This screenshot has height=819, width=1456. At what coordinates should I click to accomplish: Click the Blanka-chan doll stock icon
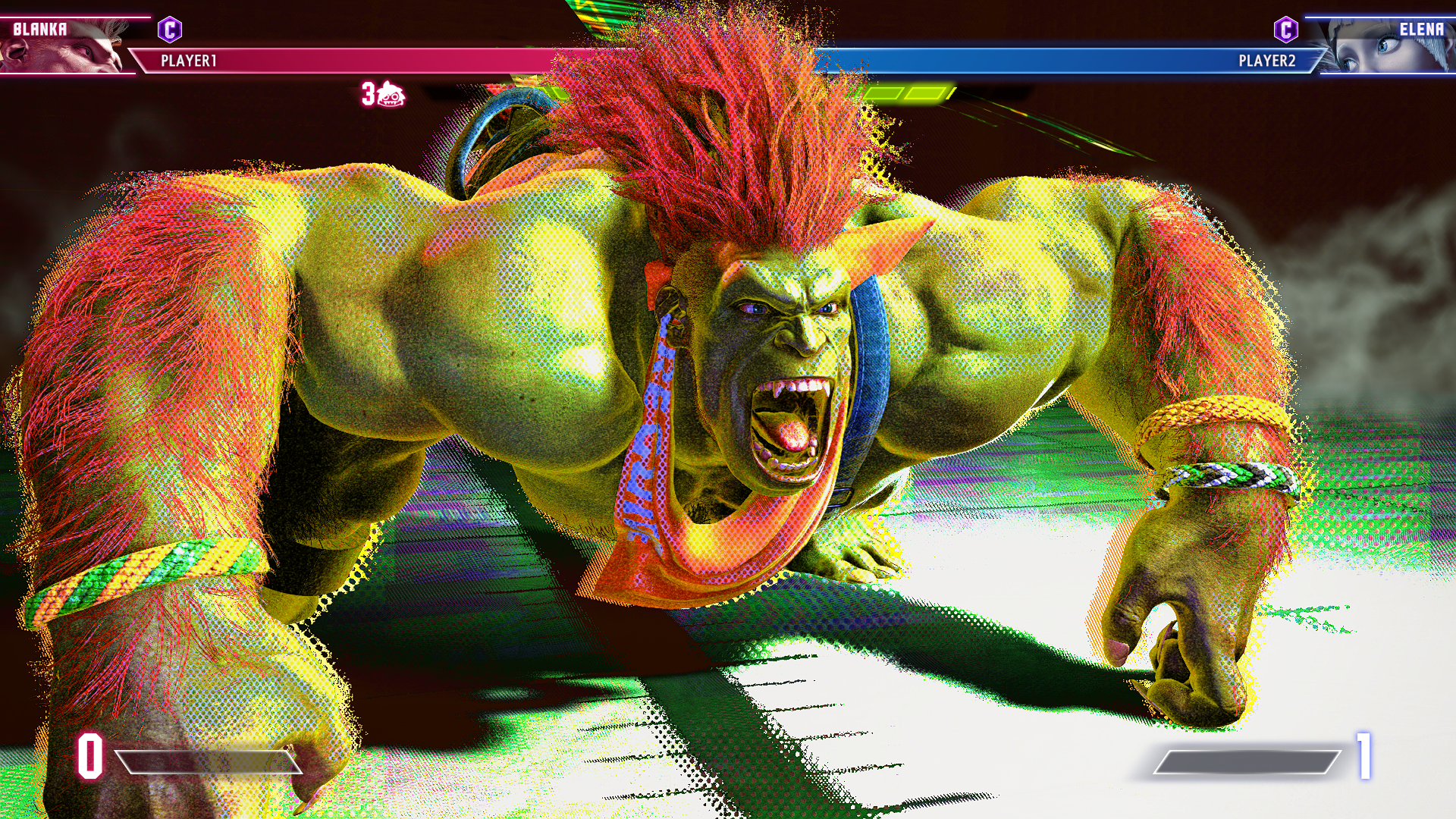[x=391, y=95]
